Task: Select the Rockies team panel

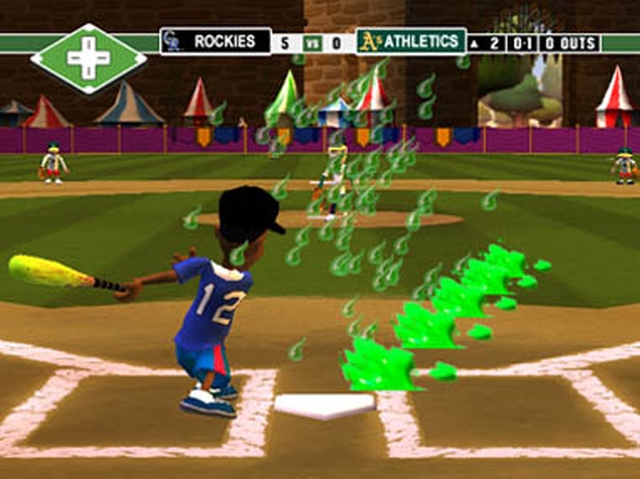Action: [x=215, y=42]
